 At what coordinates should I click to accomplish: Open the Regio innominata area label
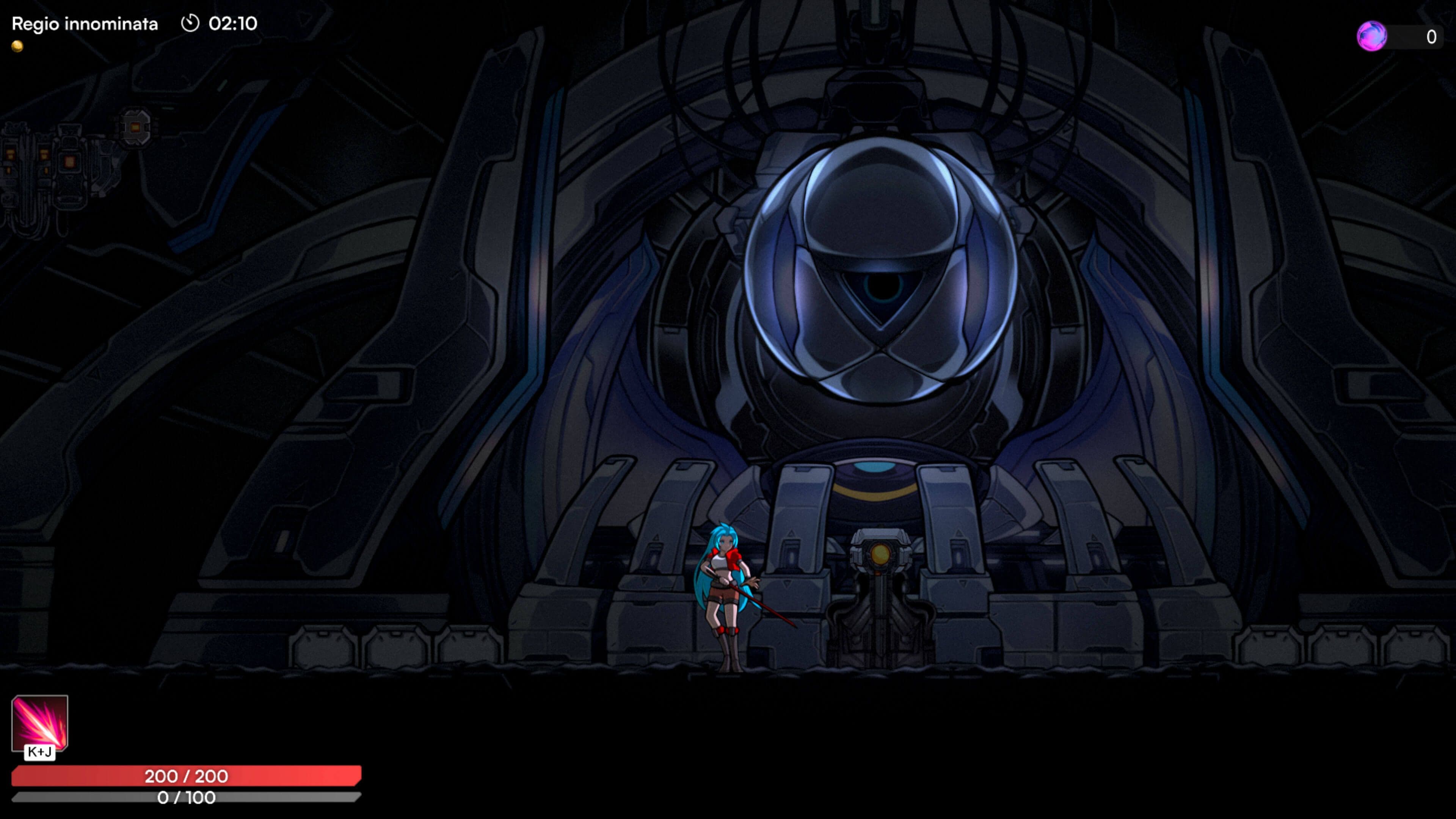pos(85,24)
